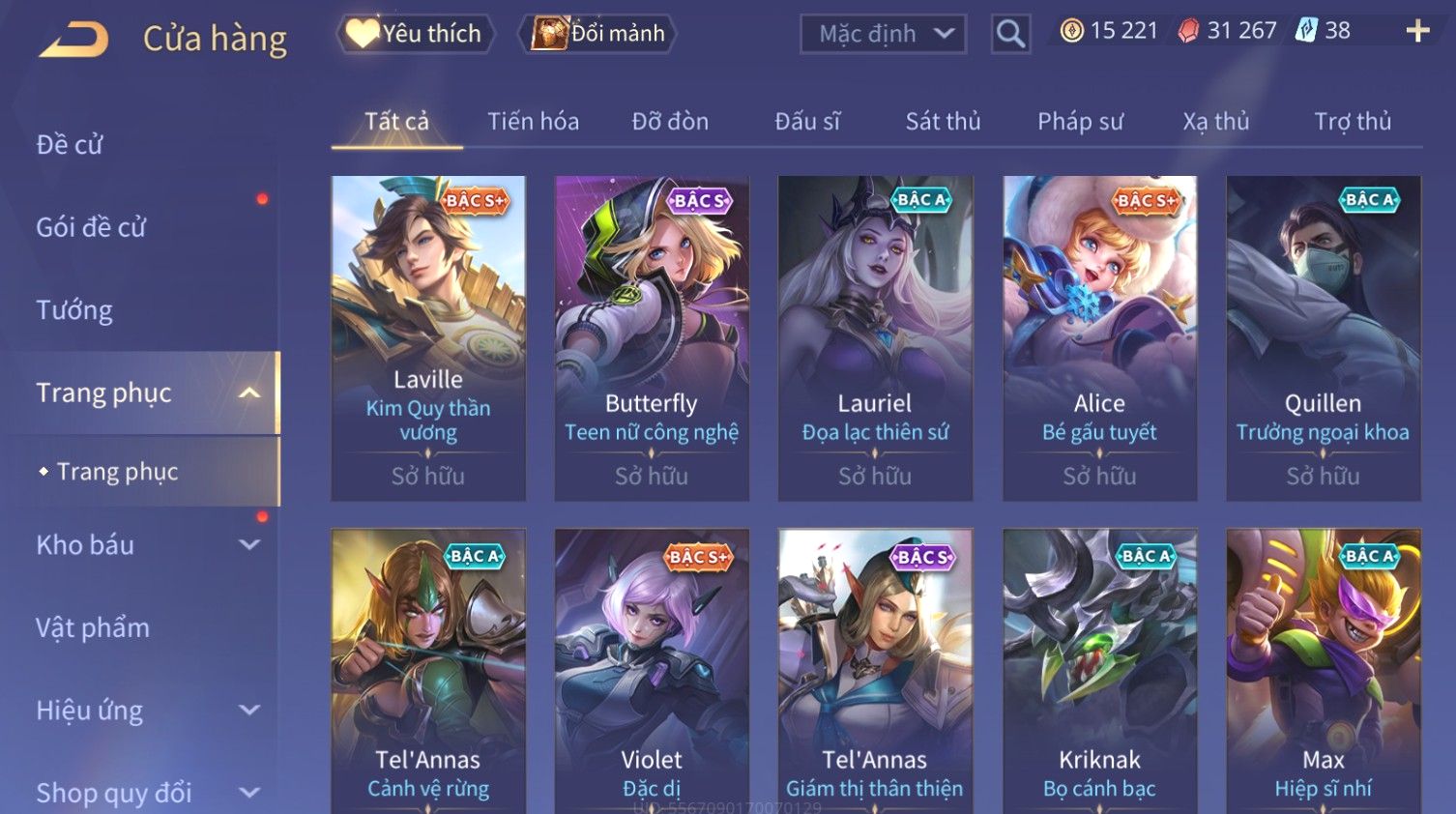1456x814 pixels.
Task: Expand the Hiệu ứng category
Action: point(145,711)
